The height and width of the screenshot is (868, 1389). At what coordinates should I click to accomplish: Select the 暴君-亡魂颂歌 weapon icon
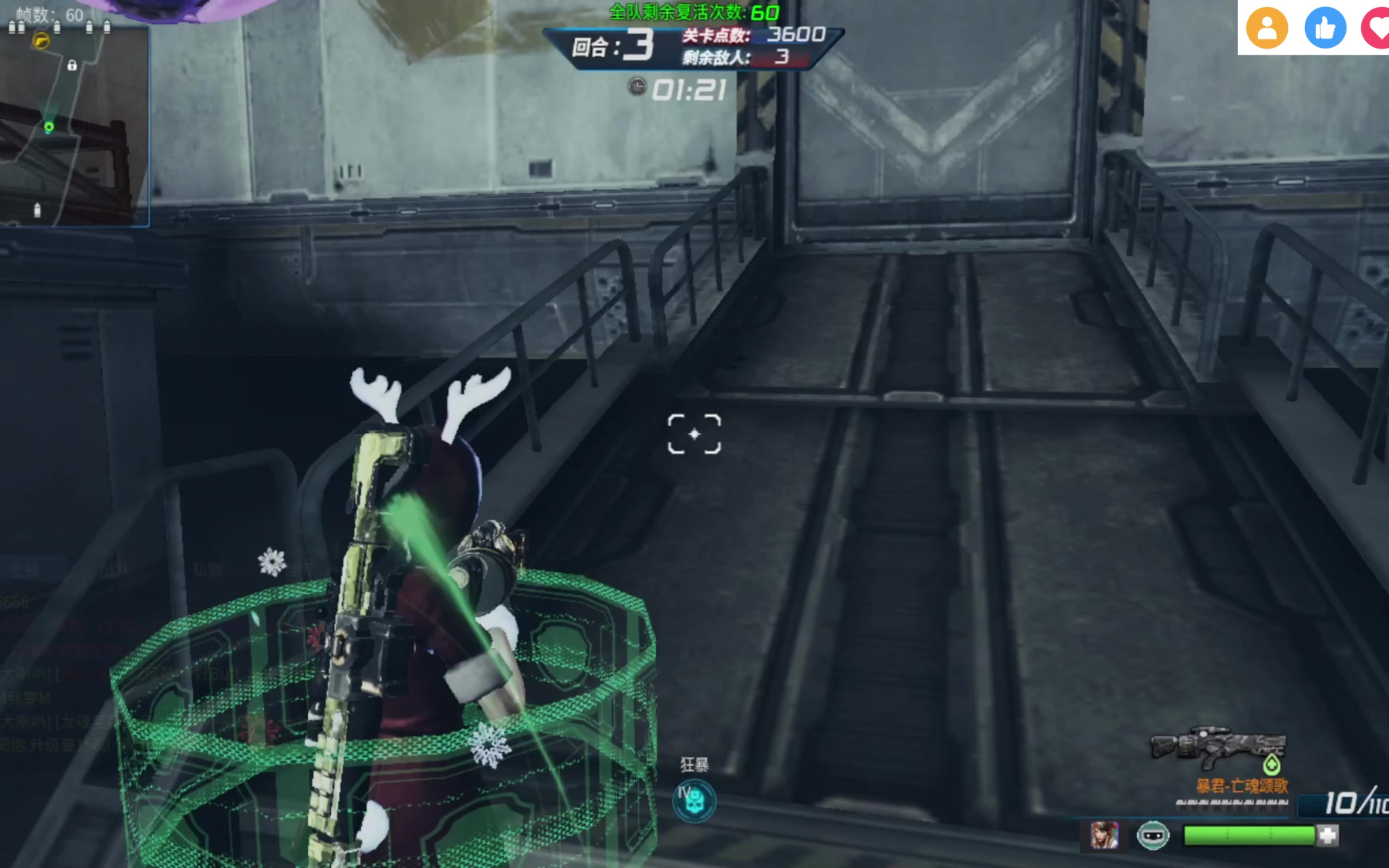[x=1218, y=748]
